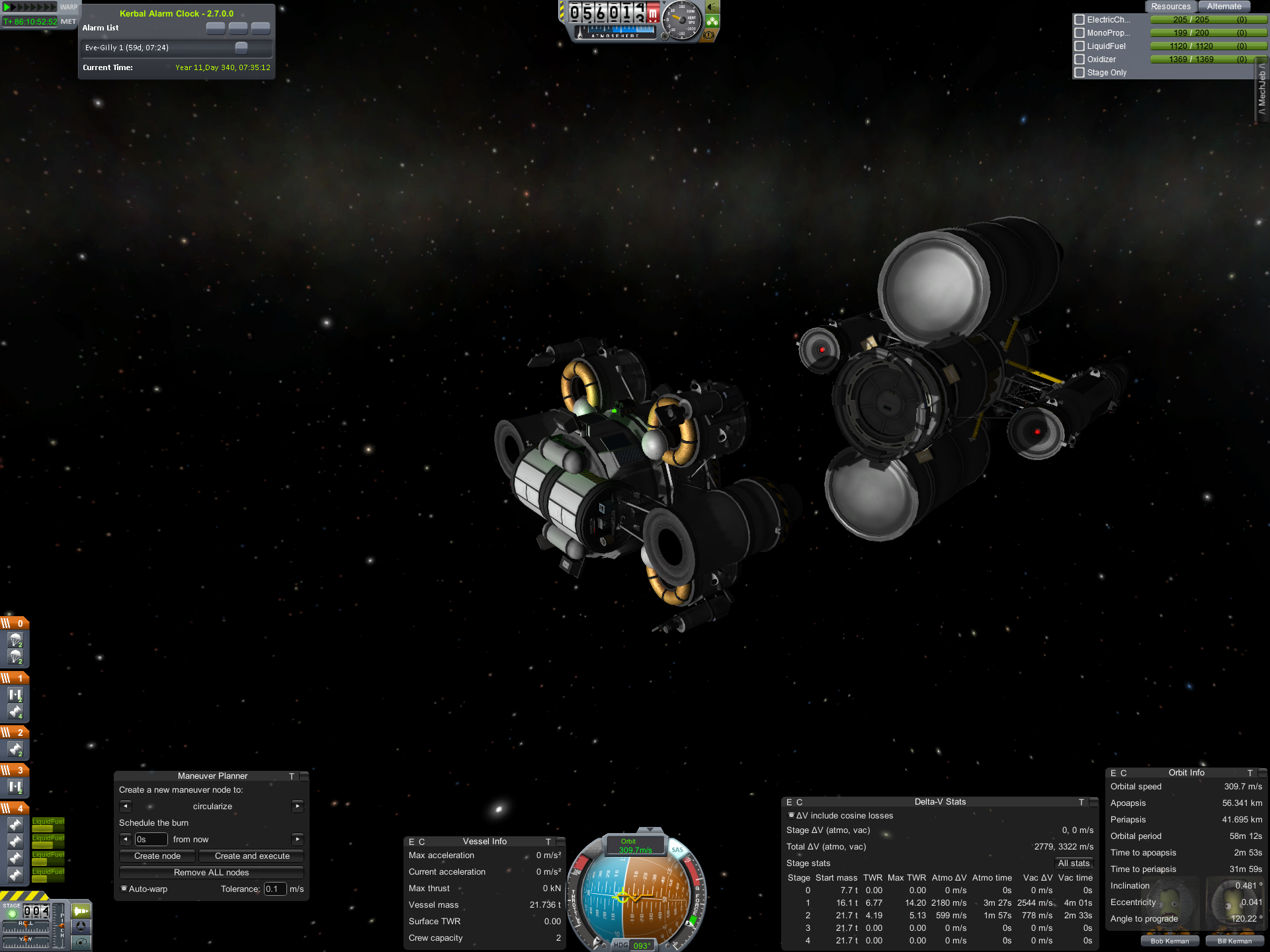Toggle ΔV include cosine losses option
Image resolution: width=1270 pixels, height=952 pixels.
(x=792, y=816)
